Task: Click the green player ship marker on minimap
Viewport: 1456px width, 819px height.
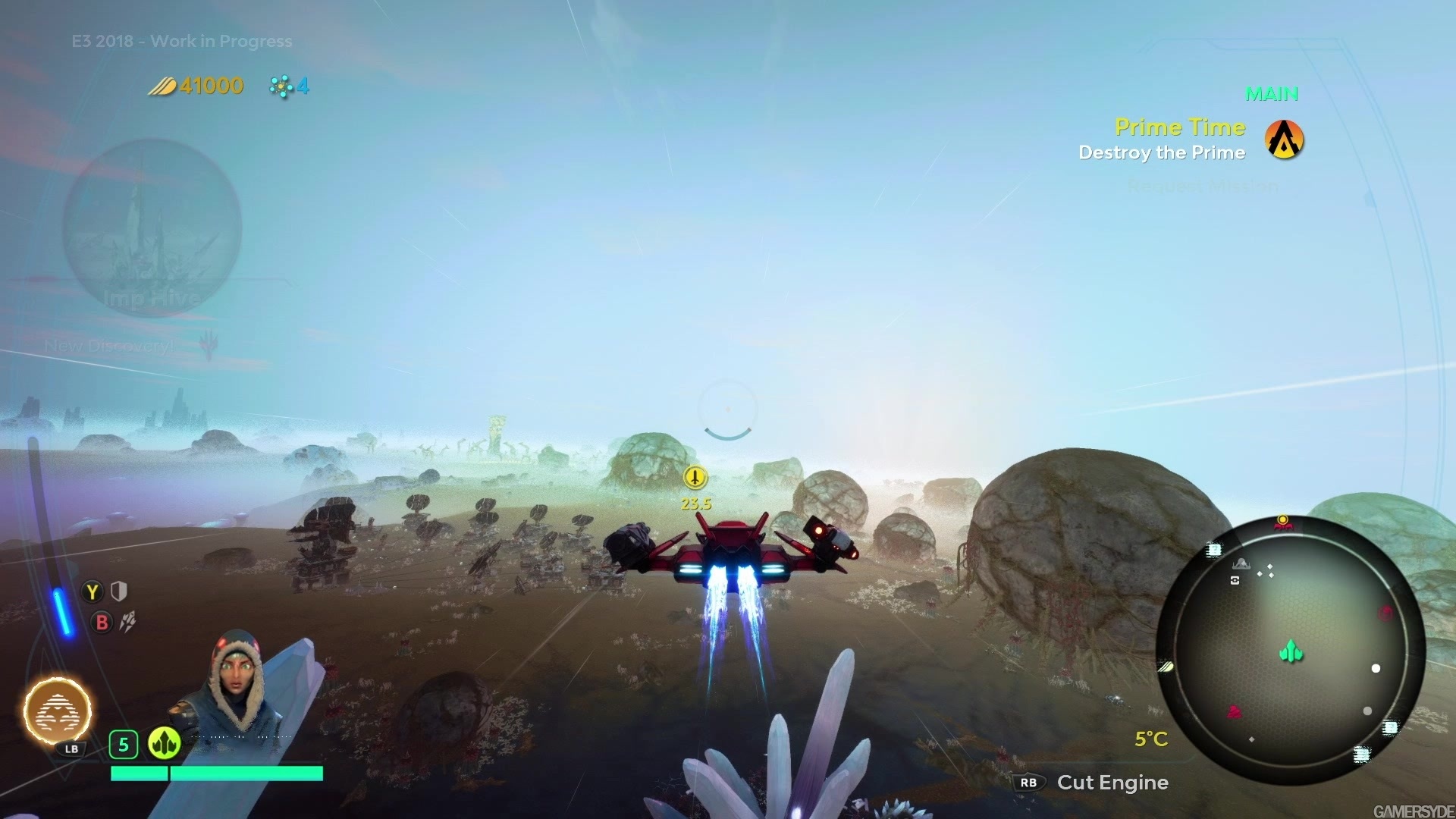Action: 1291,651
